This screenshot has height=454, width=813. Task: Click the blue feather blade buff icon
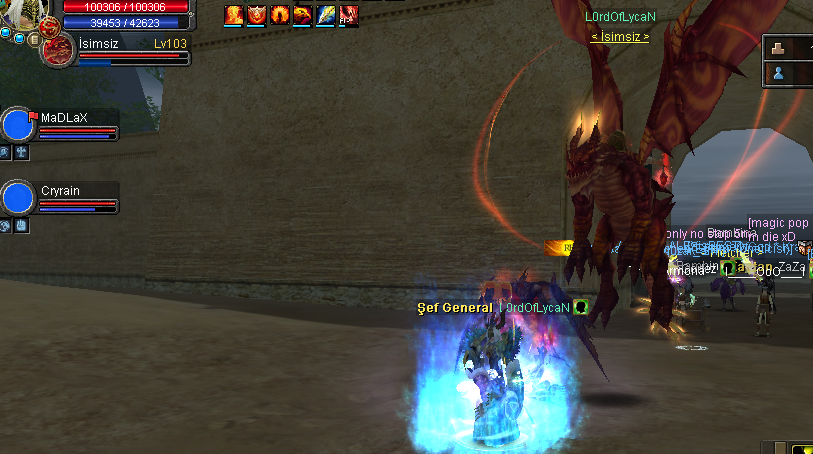[x=326, y=15]
